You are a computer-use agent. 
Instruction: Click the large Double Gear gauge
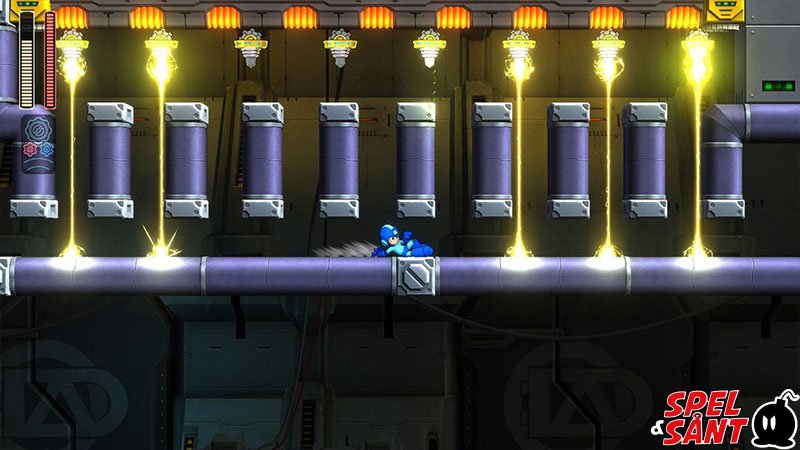tap(38, 131)
